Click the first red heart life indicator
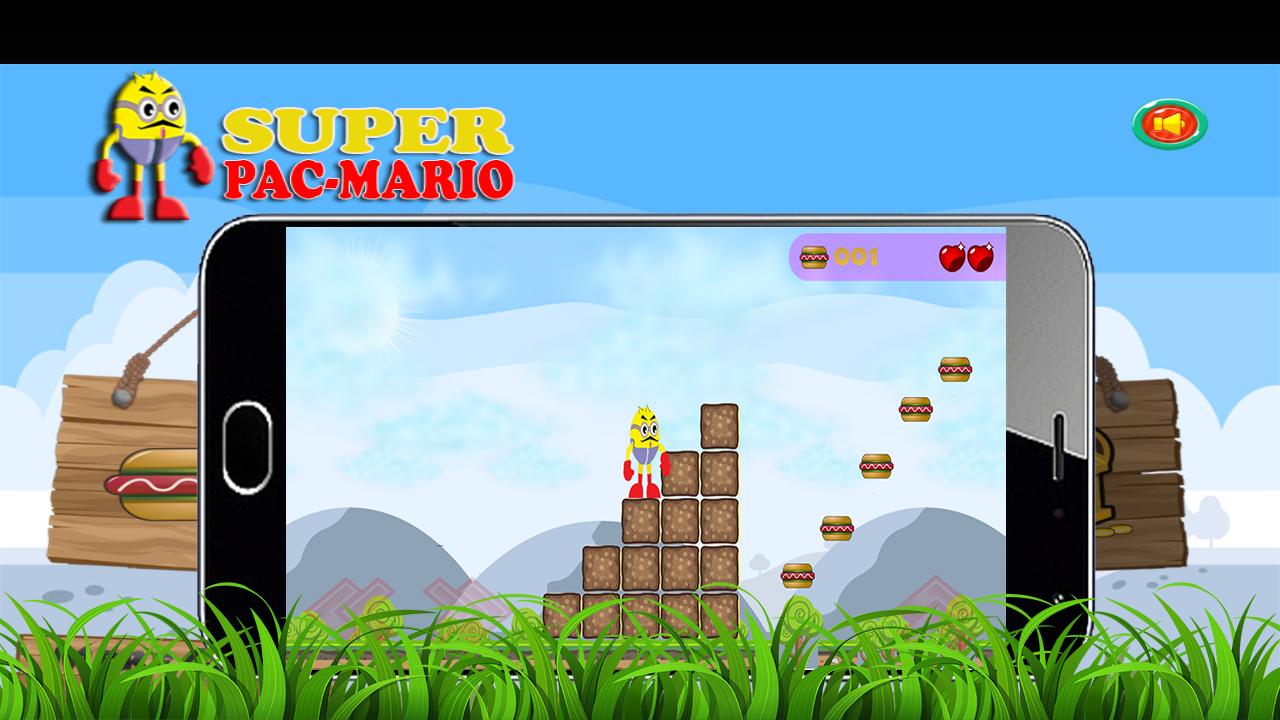This screenshot has height=720, width=1280. (x=949, y=257)
